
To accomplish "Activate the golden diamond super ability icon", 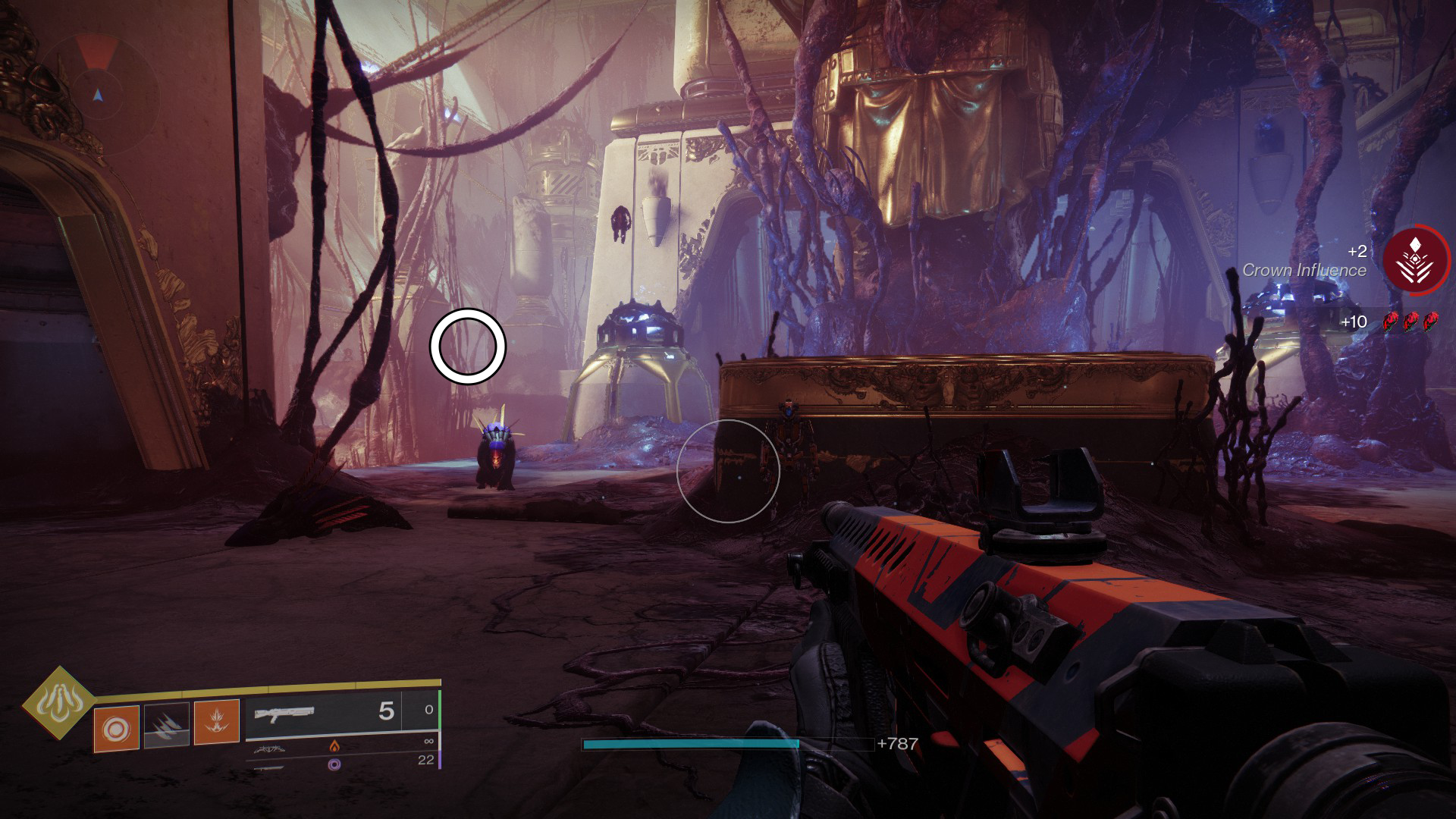I will click(x=58, y=704).
